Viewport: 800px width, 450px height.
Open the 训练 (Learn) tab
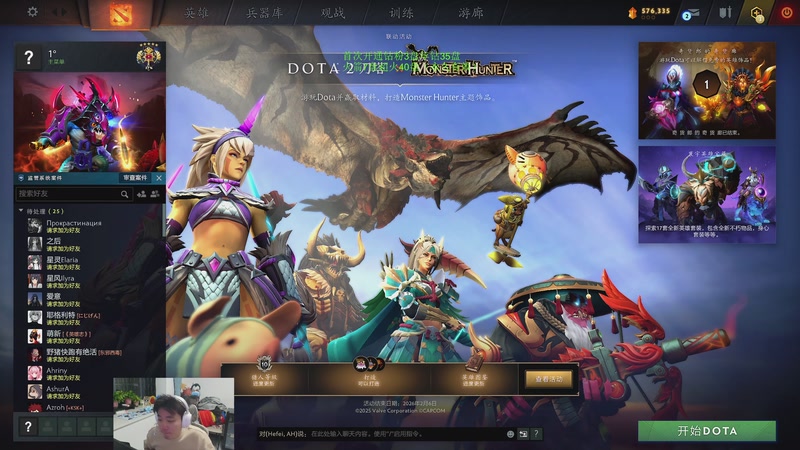400,13
